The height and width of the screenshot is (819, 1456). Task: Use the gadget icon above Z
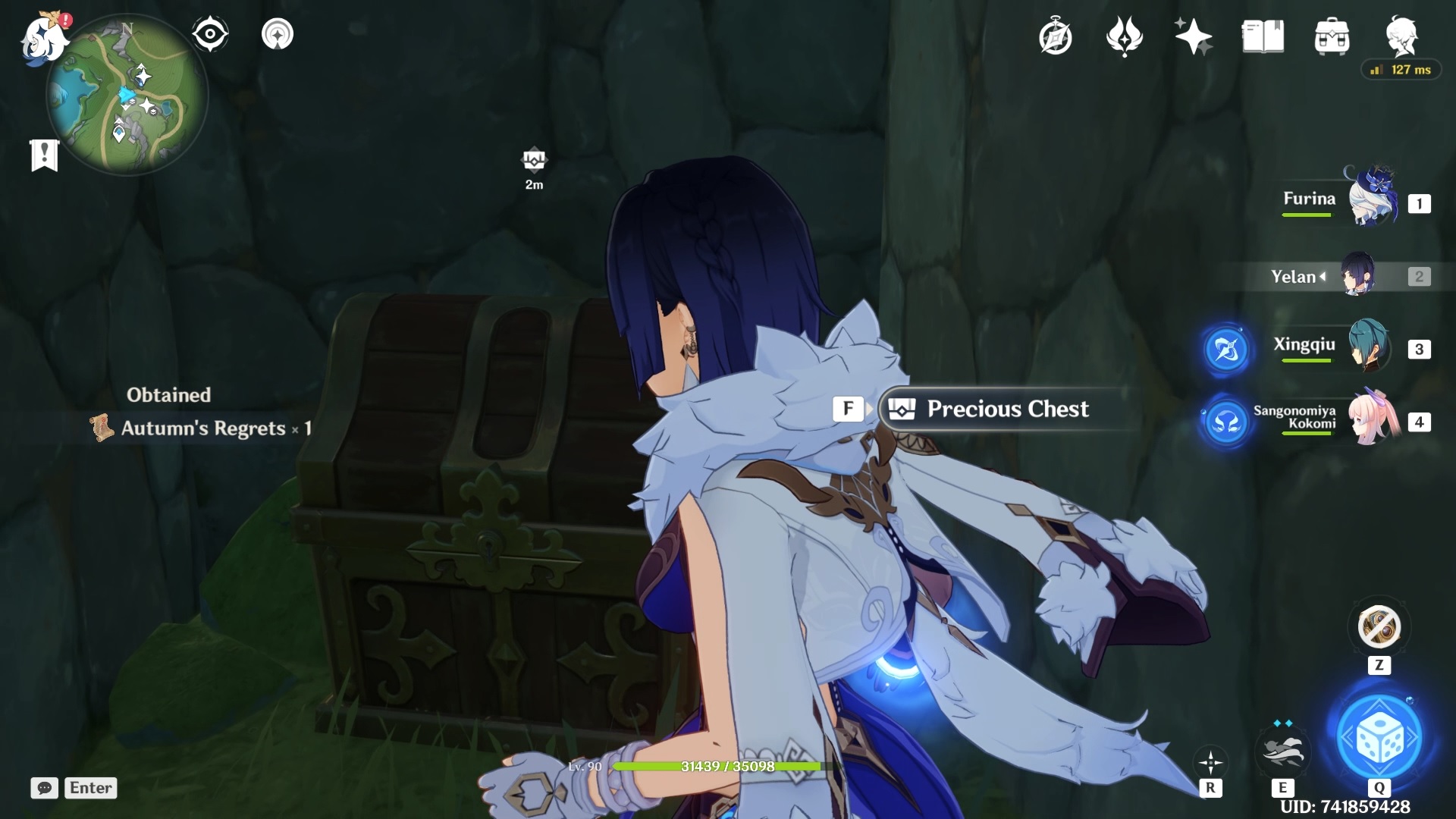click(x=1379, y=627)
